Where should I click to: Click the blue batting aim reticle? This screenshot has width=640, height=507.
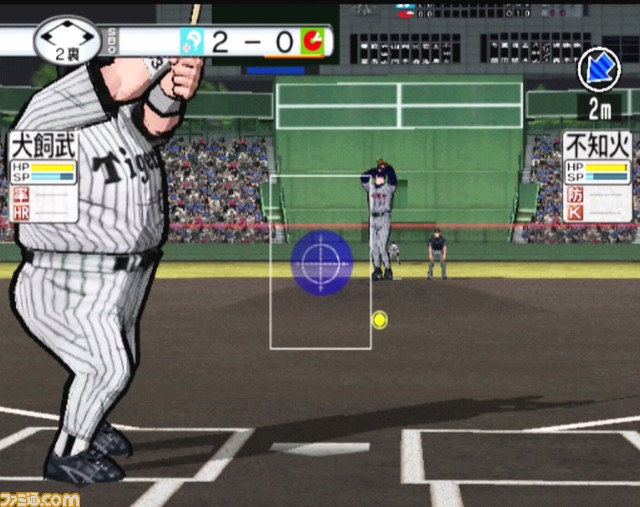point(321,261)
